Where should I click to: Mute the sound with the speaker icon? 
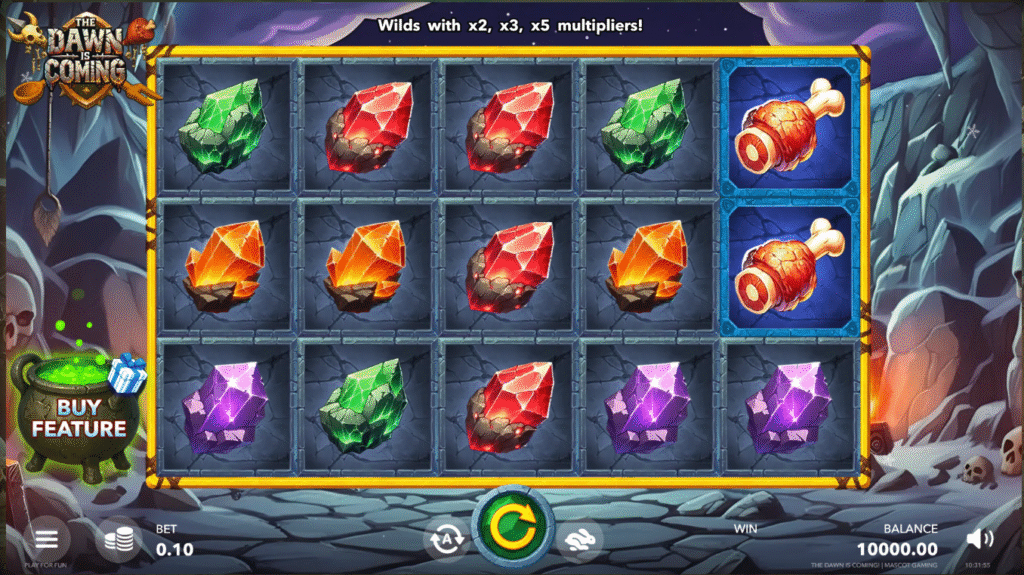(x=980, y=540)
